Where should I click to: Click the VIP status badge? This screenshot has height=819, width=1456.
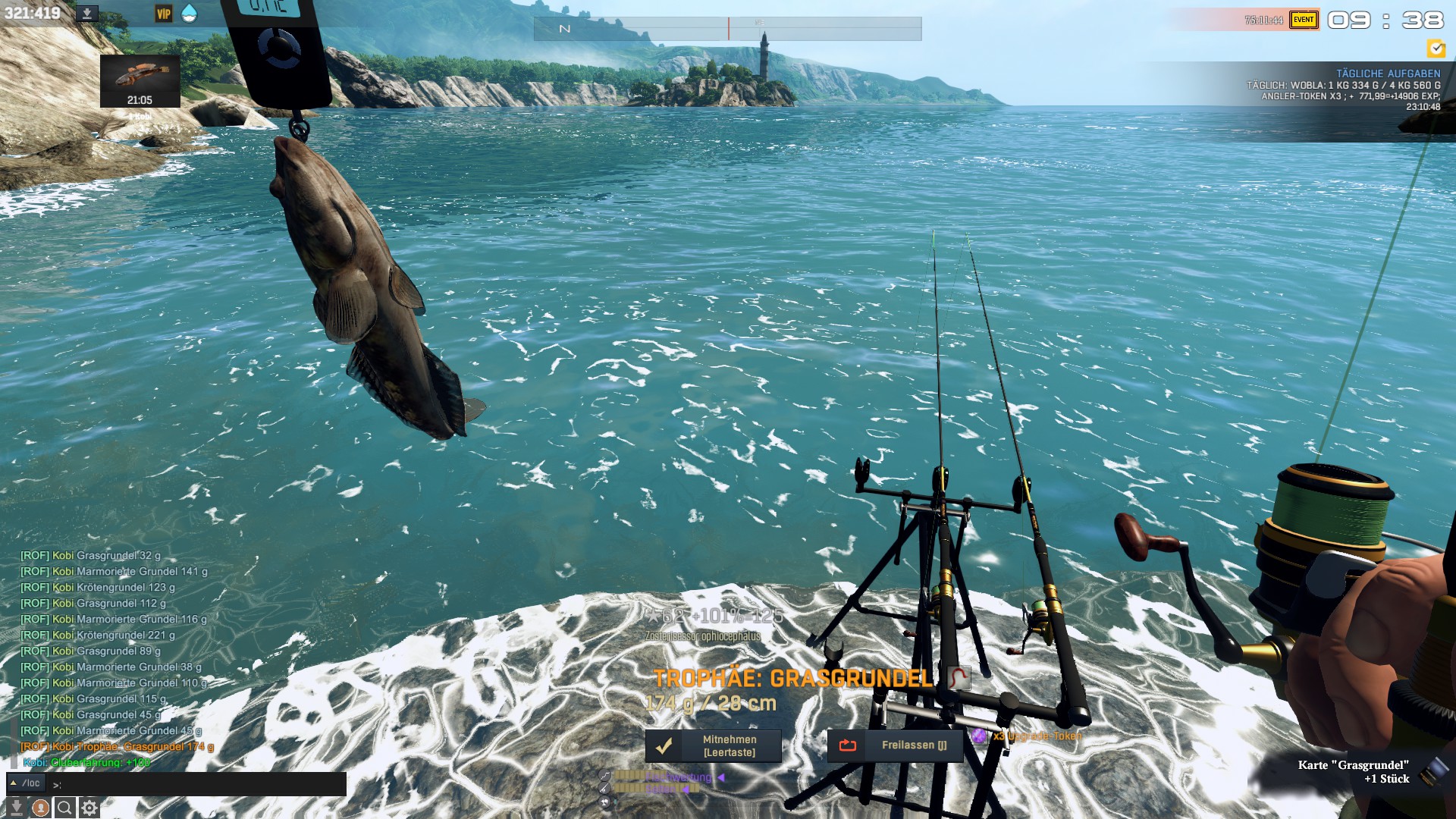163,14
